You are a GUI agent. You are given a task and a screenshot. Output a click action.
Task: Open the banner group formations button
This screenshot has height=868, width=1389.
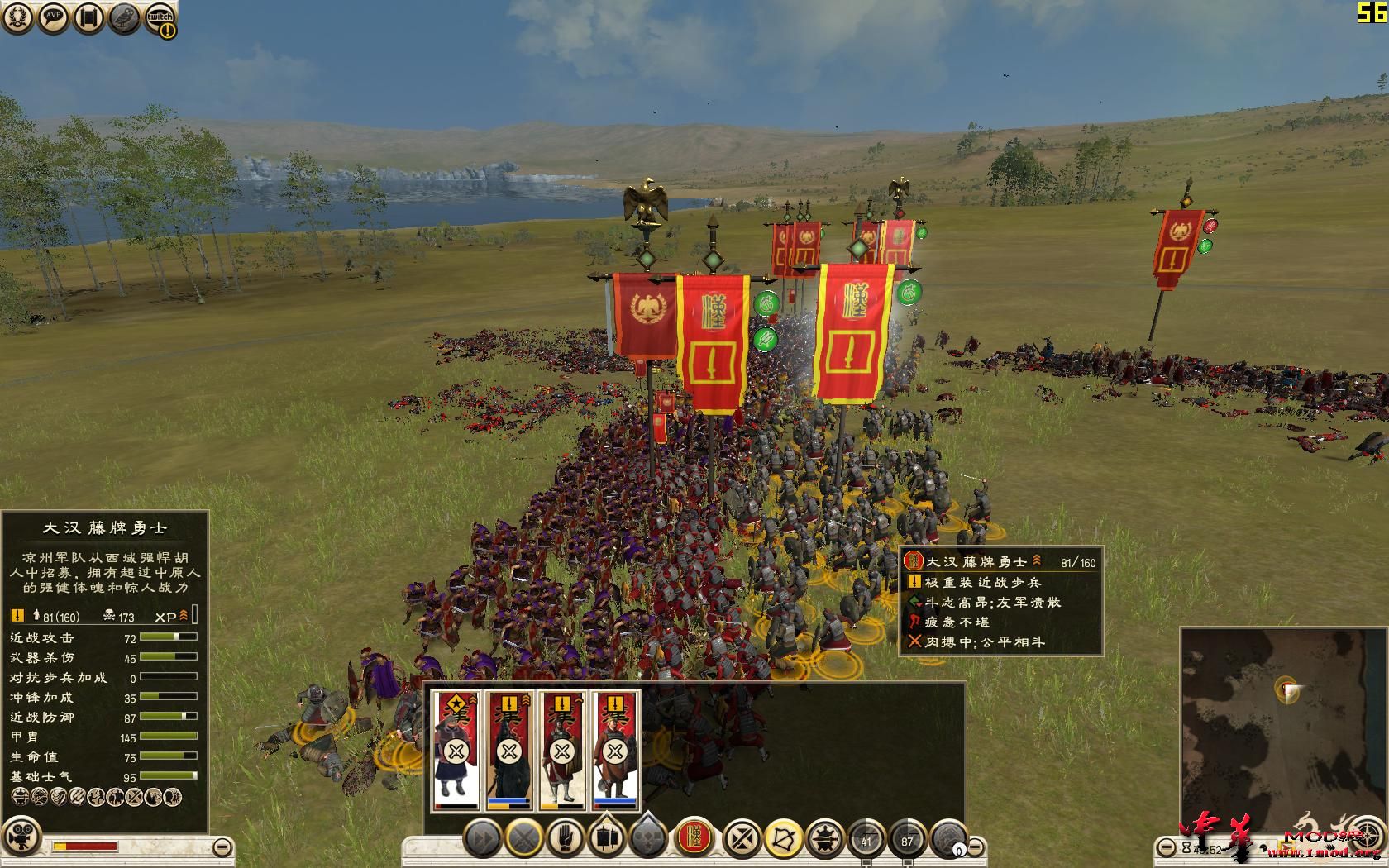coord(608,838)
